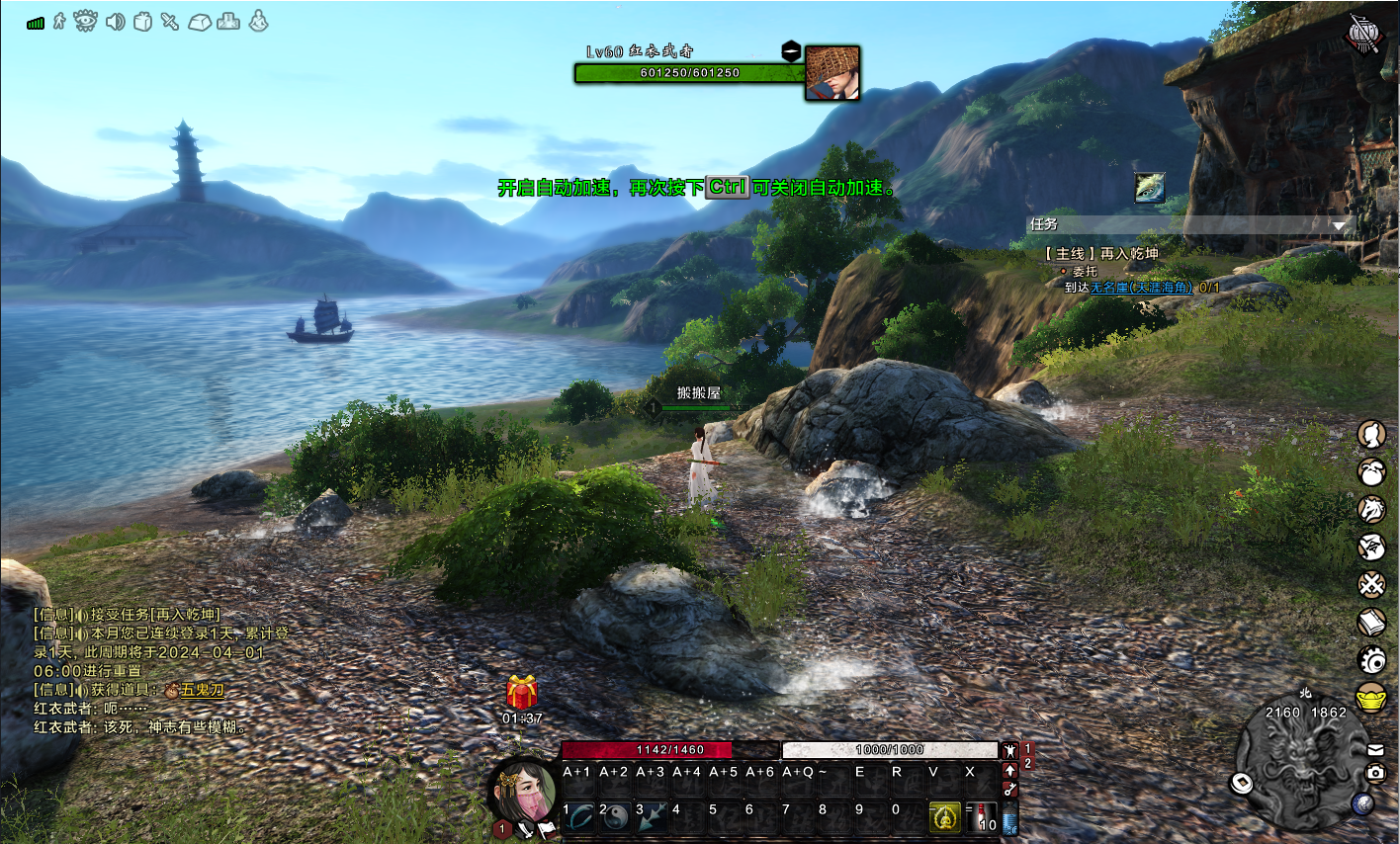Open the gear settings icon

point(1371,659)
